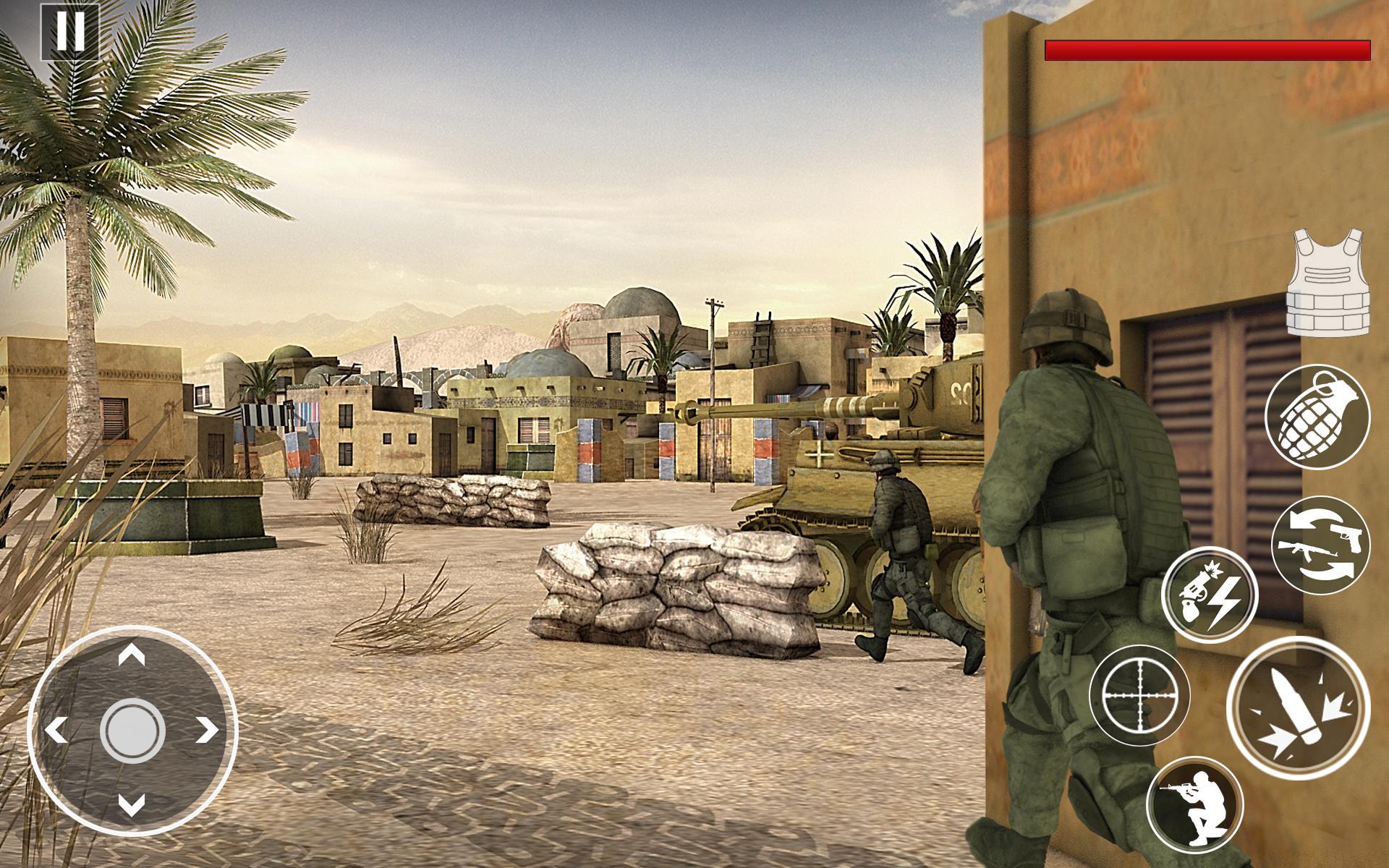The height and width of the screenshot is (868, 1389).
Task: Fire the weapon with the bullet button
Action: [x=1298, y=709]
